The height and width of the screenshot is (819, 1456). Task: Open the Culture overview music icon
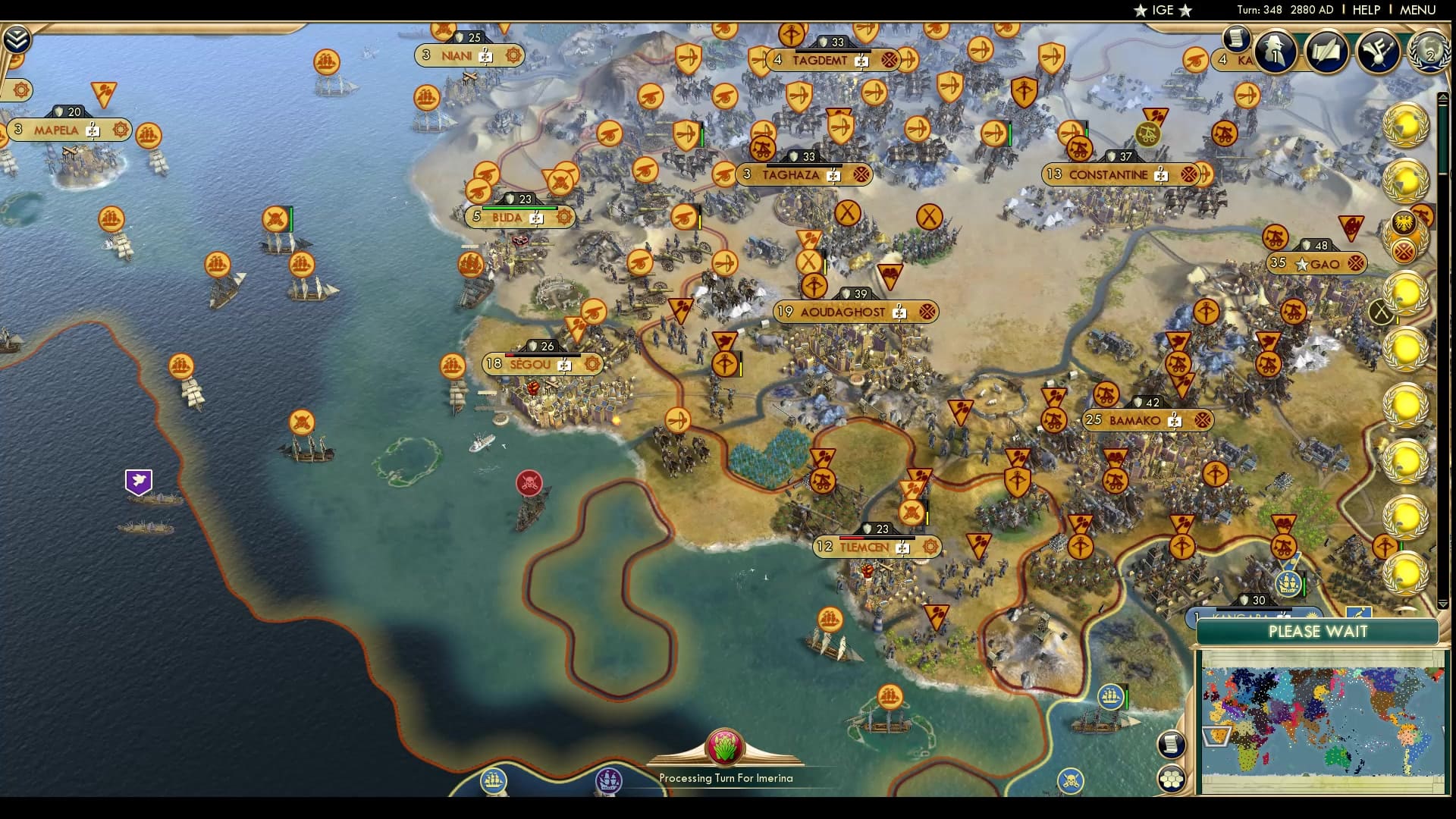tap(1377, 52)
